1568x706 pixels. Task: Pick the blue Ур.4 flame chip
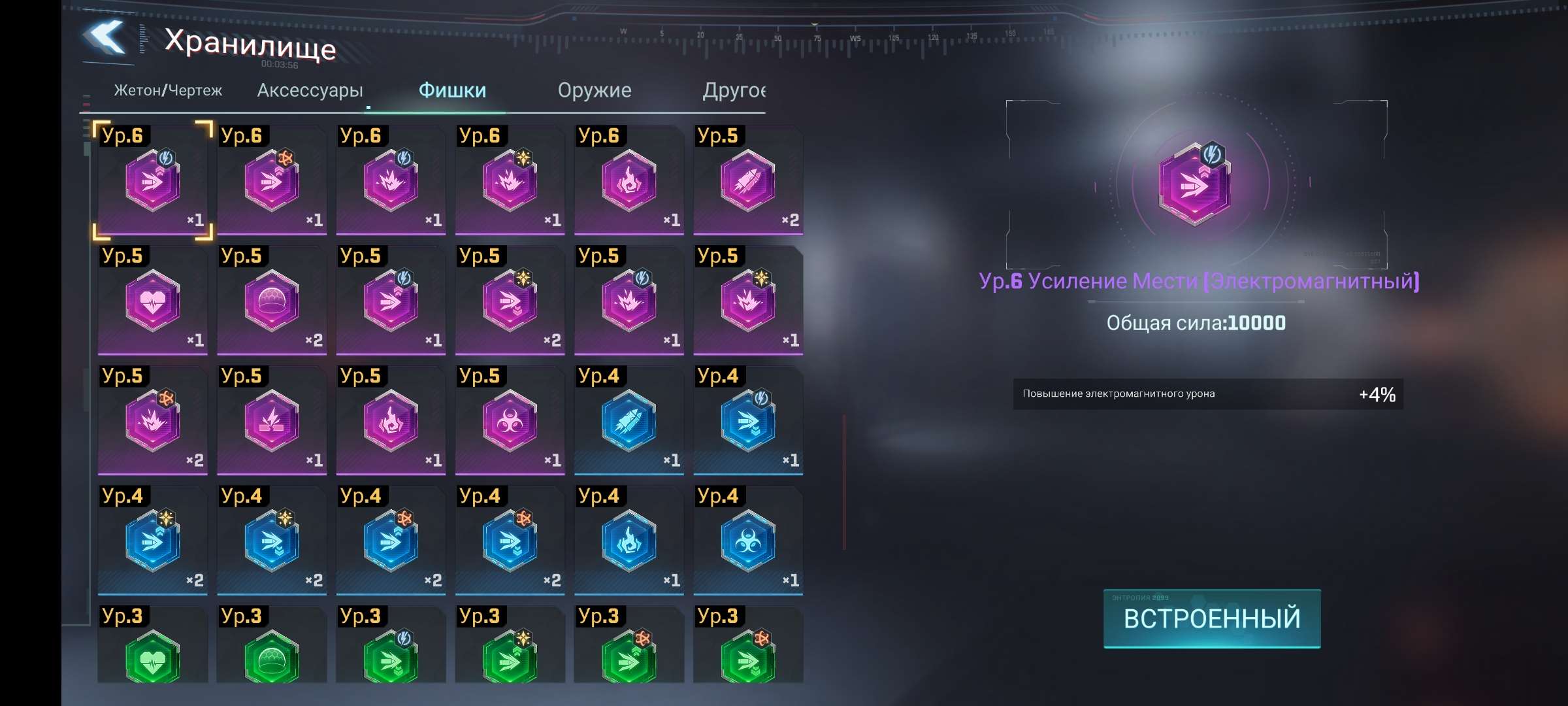(629, 541)
